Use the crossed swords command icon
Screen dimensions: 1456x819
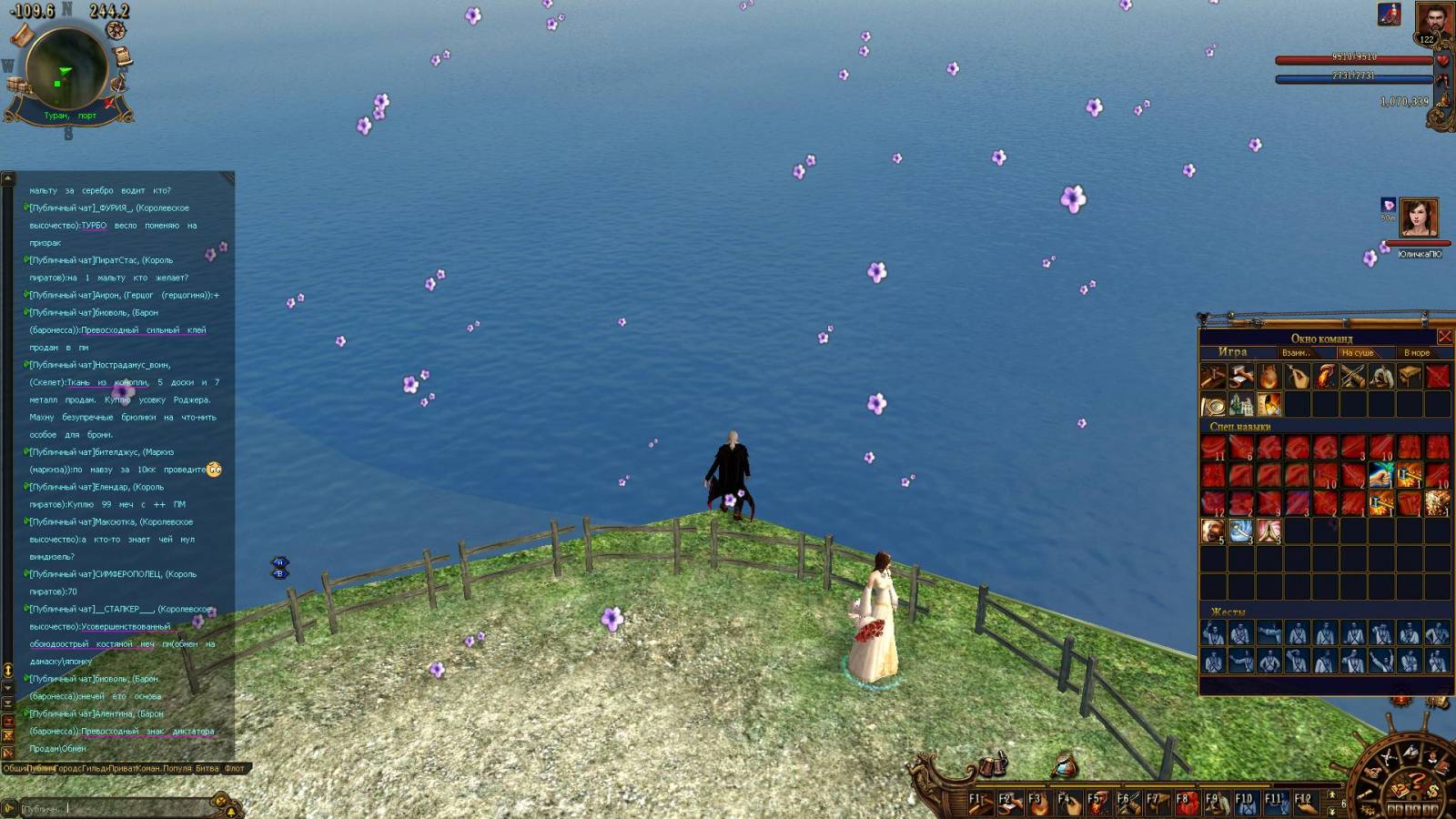(x=1353, y=376)
